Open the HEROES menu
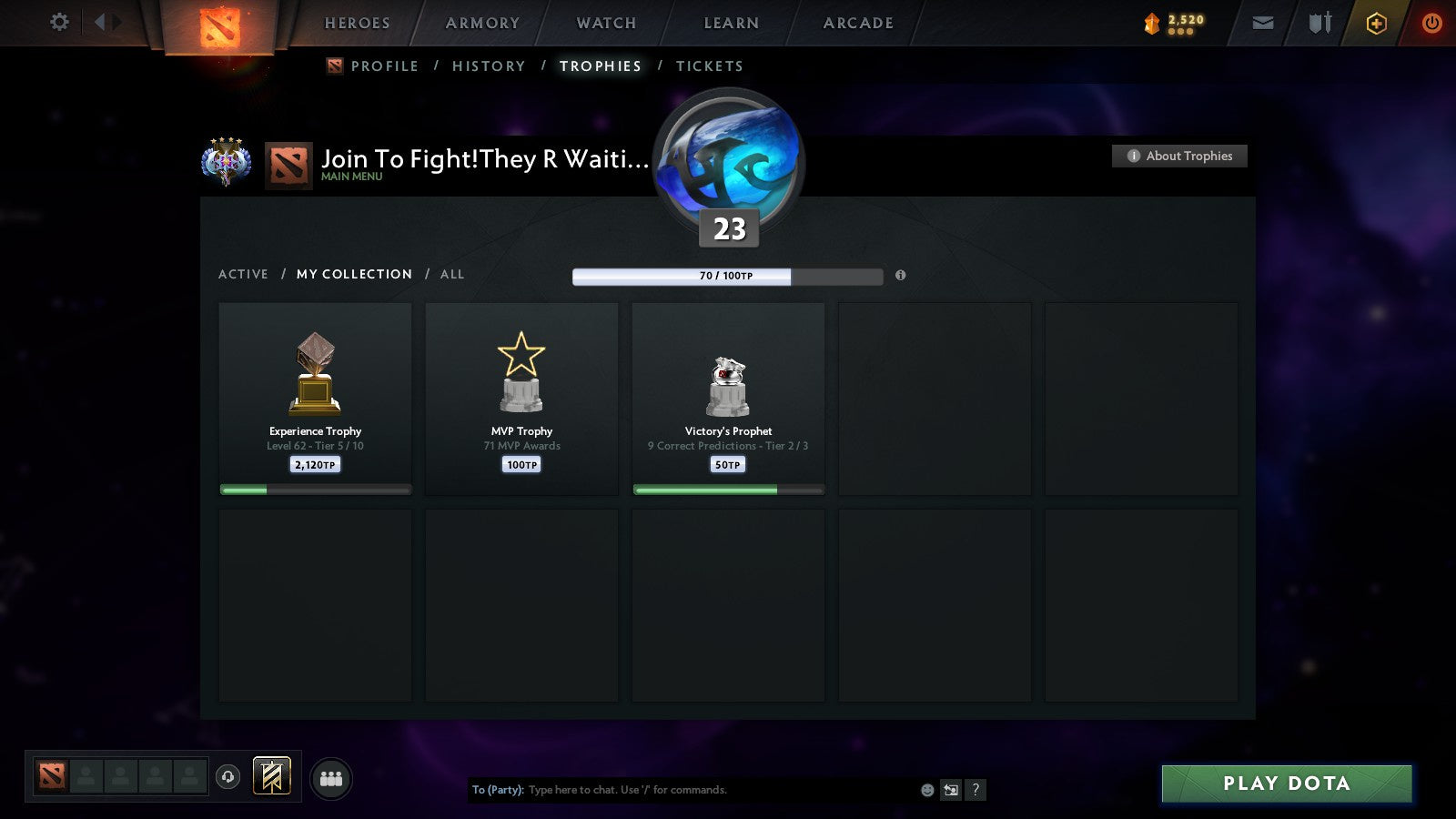This screenshot has width=1456, height=819. (357, 23)
